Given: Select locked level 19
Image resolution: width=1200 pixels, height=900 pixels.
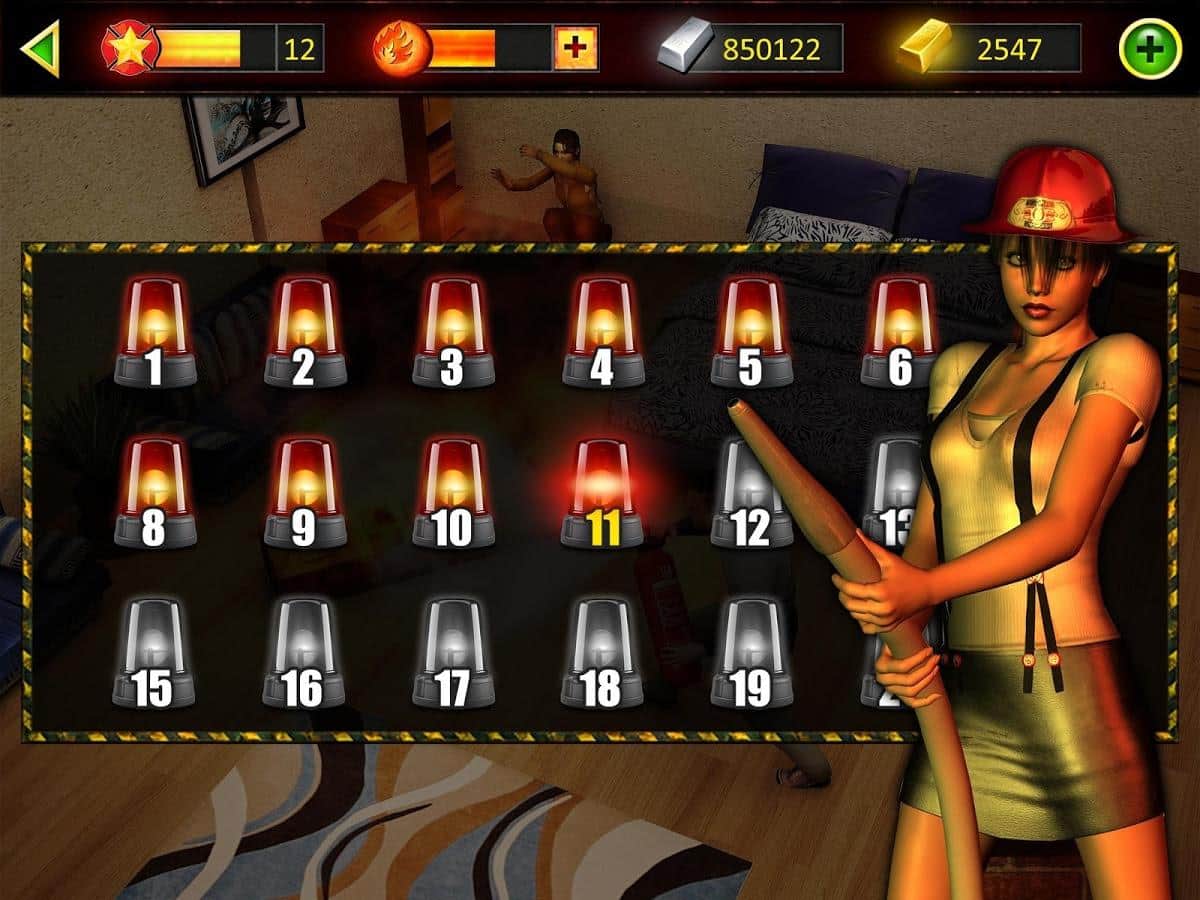Looking at the screenshot, I should pyautogui.click(x=751, y=653).
